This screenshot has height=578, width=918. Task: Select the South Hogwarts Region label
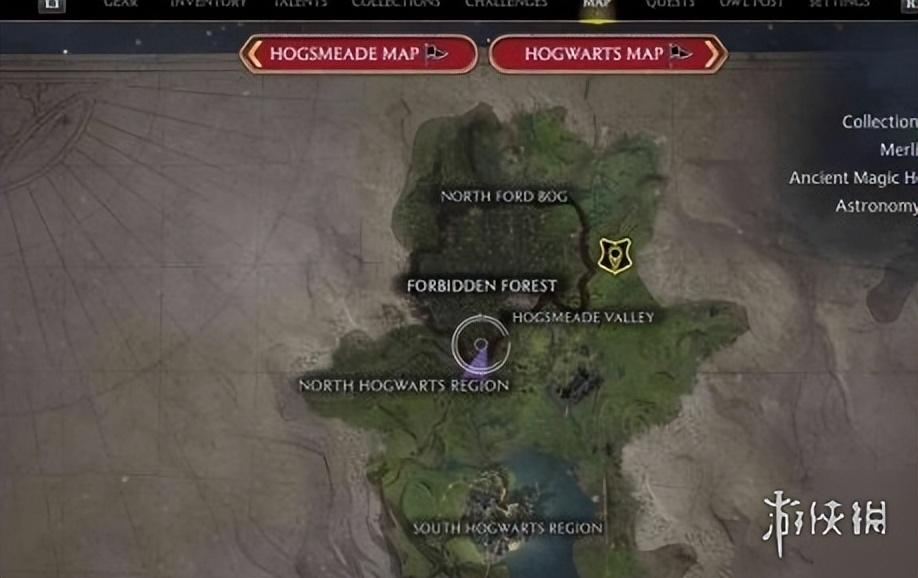[508, 528]
